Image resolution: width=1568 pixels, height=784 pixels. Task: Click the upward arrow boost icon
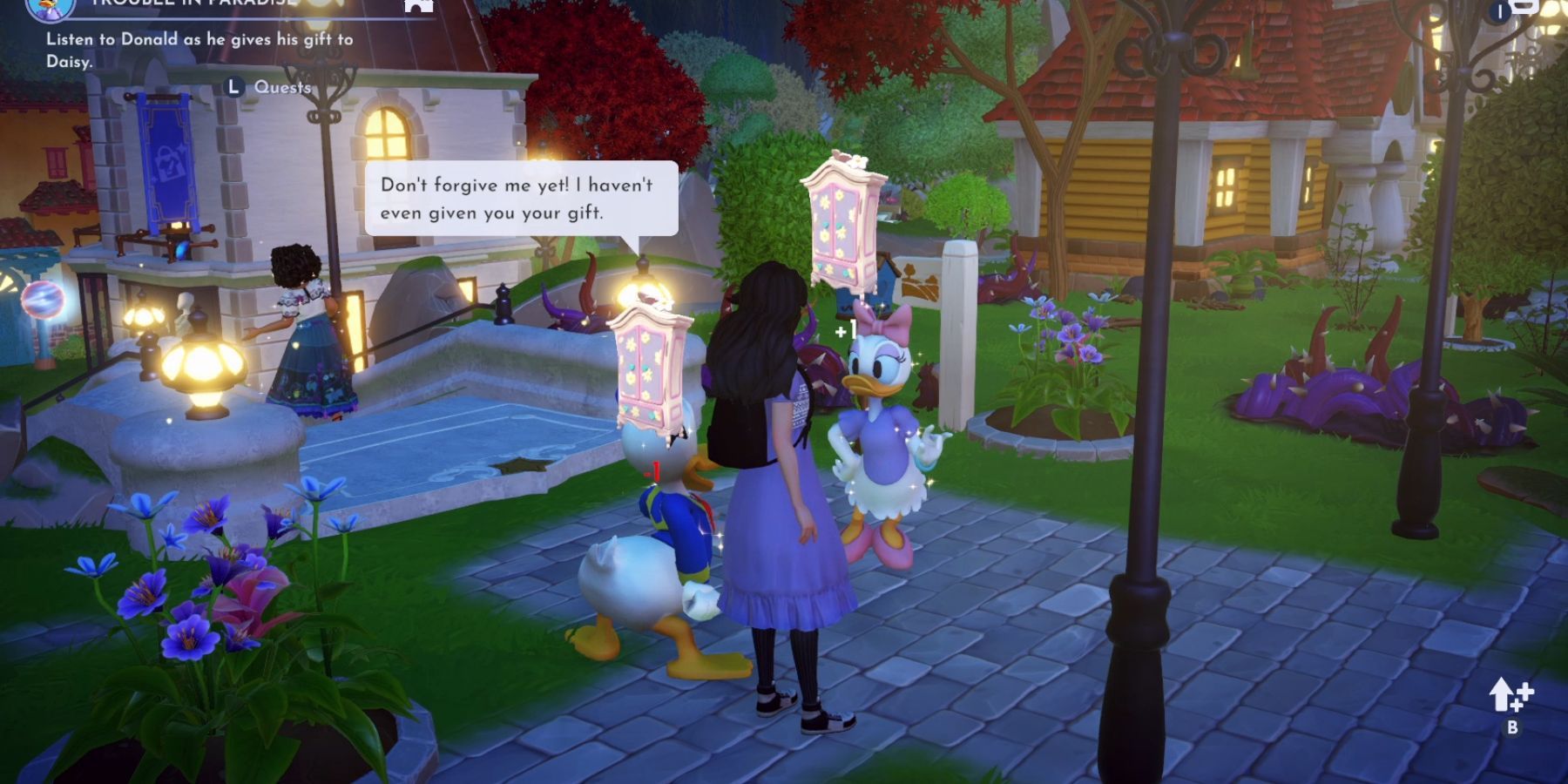[1510, 697]
